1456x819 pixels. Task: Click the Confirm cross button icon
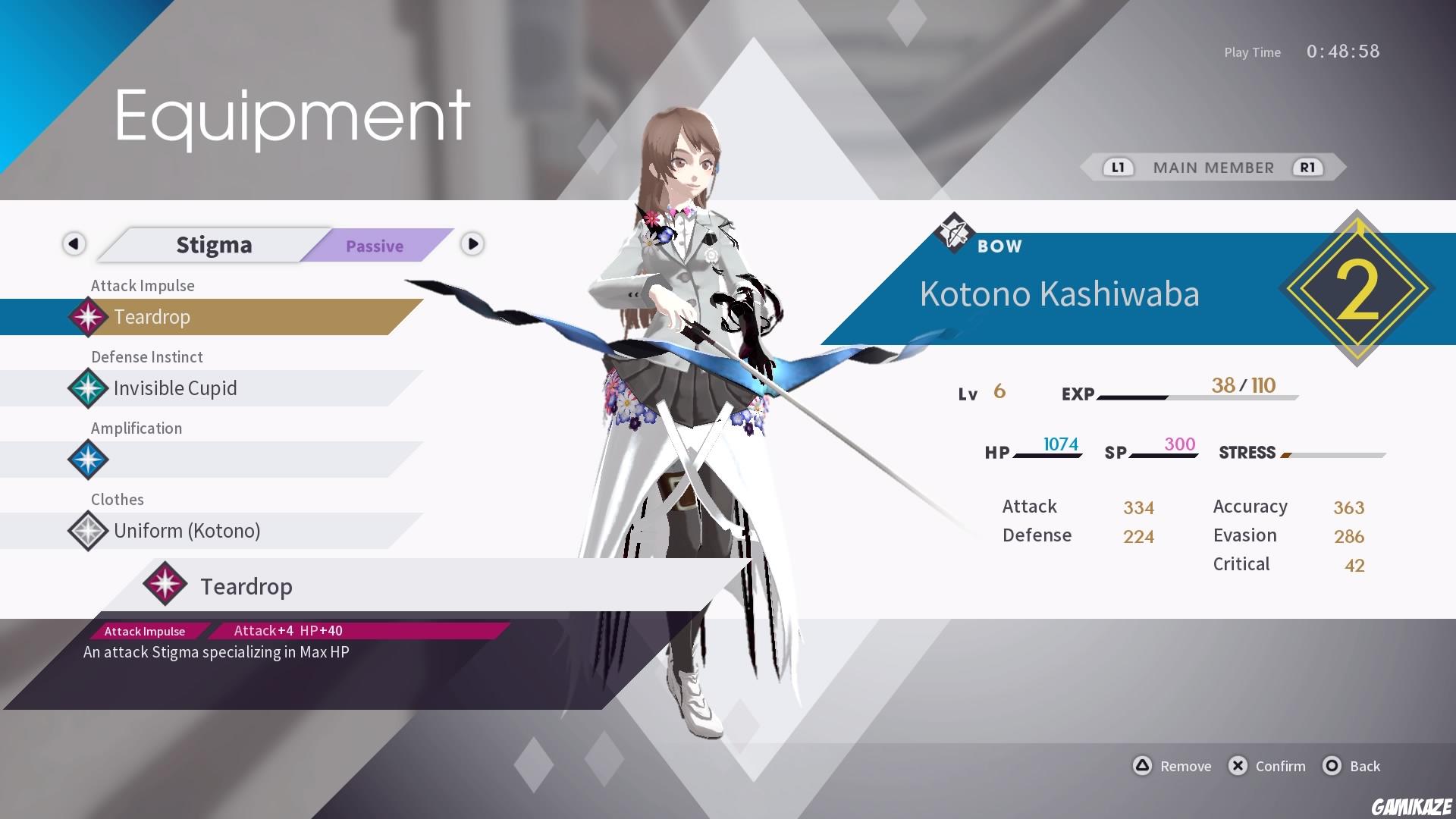1238,766
